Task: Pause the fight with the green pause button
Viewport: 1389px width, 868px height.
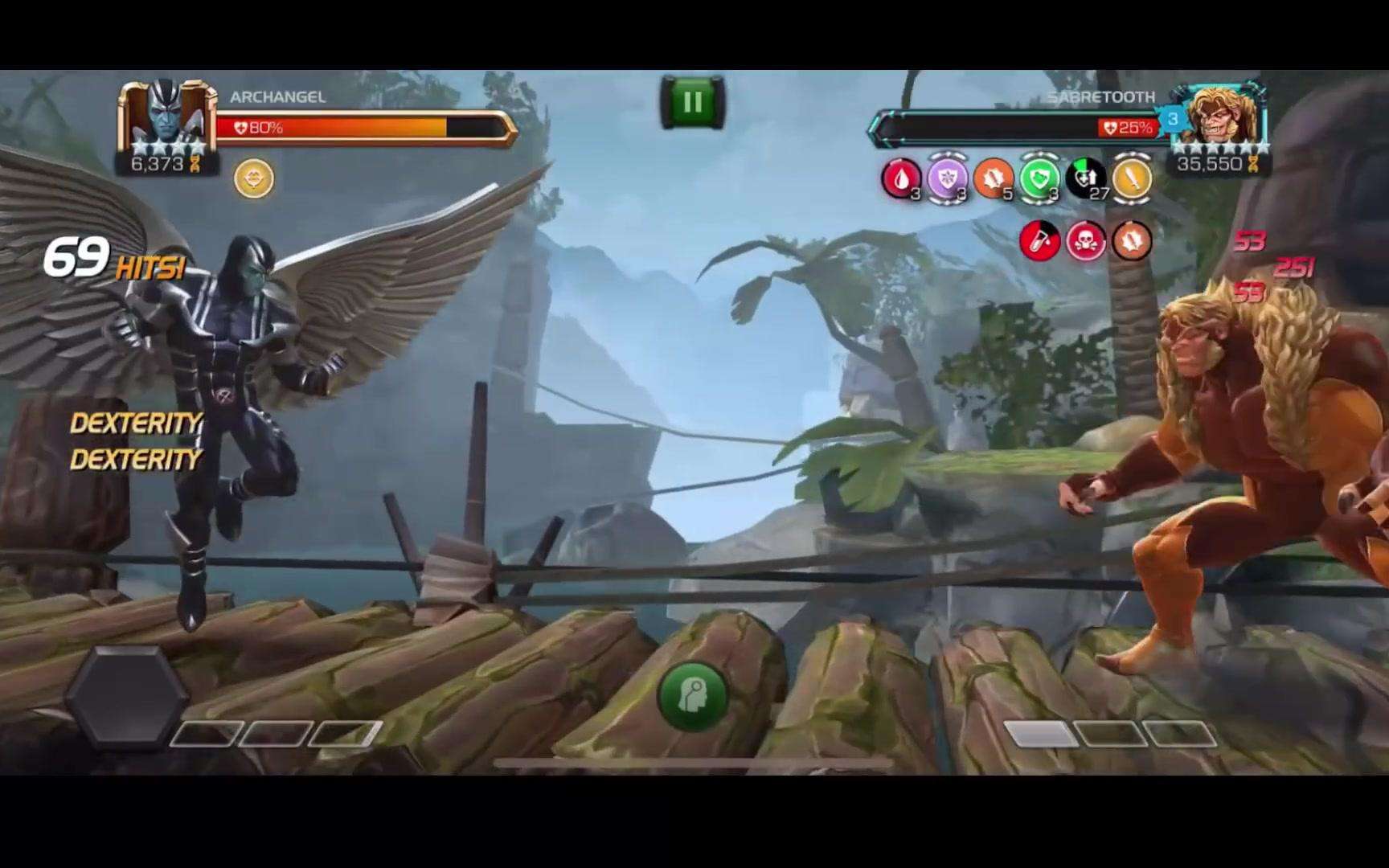Action: click(x=692, y=102)
